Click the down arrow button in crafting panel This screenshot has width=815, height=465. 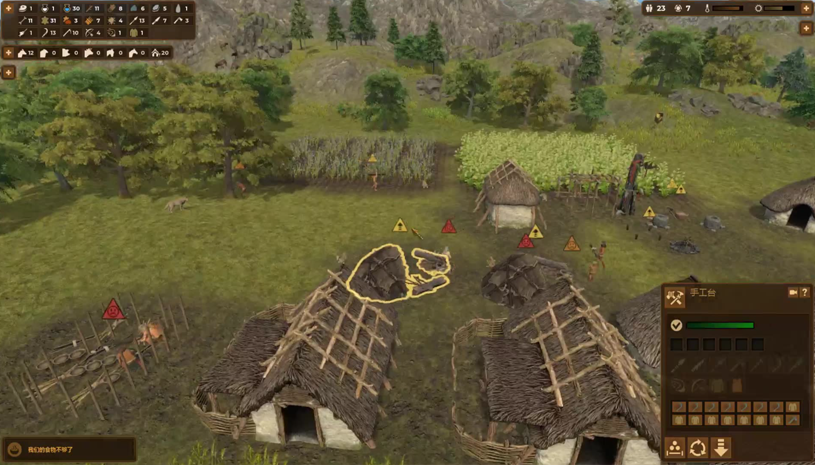point(720,448)
